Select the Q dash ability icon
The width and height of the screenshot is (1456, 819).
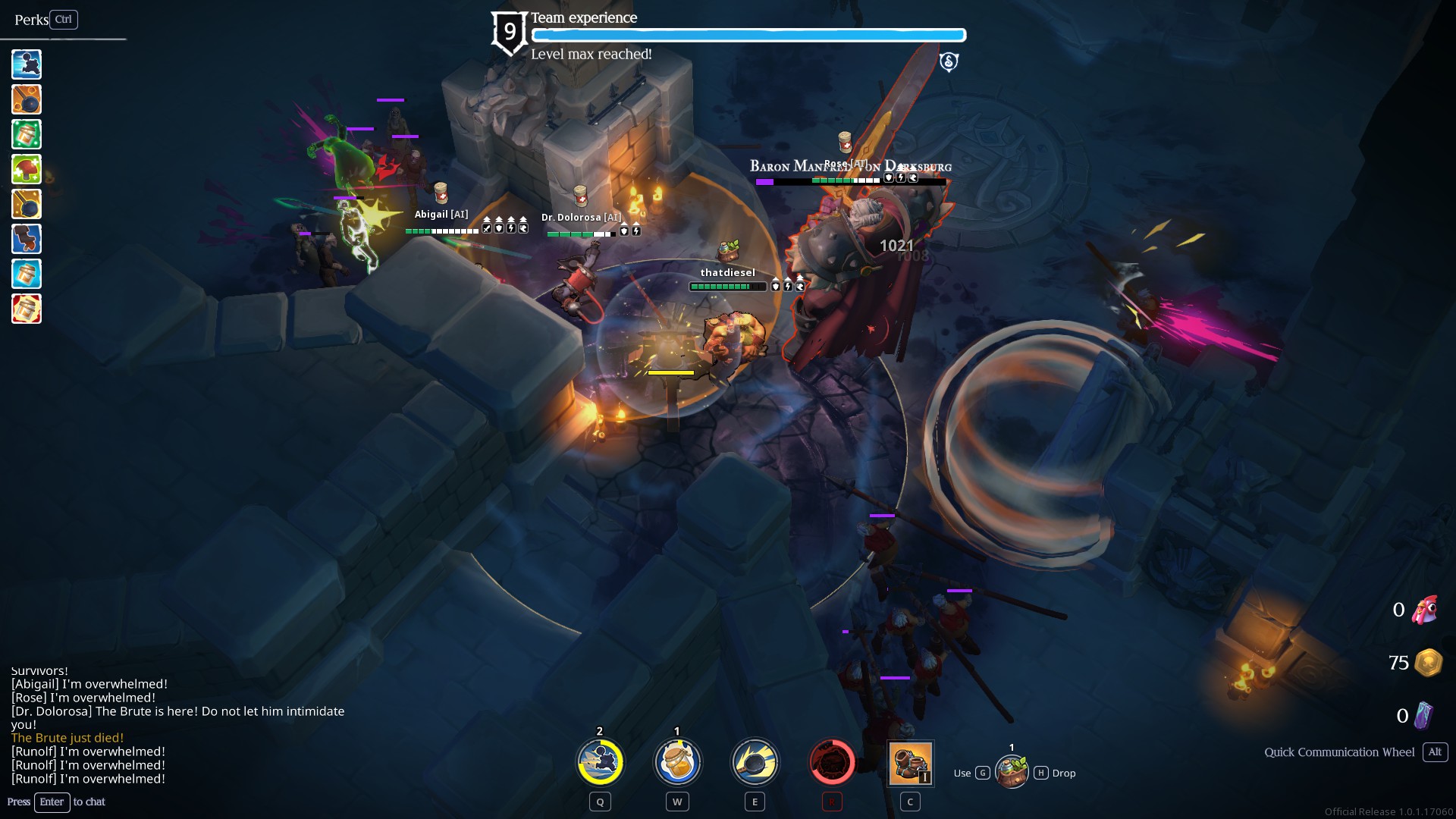click(x=599, y=762)
